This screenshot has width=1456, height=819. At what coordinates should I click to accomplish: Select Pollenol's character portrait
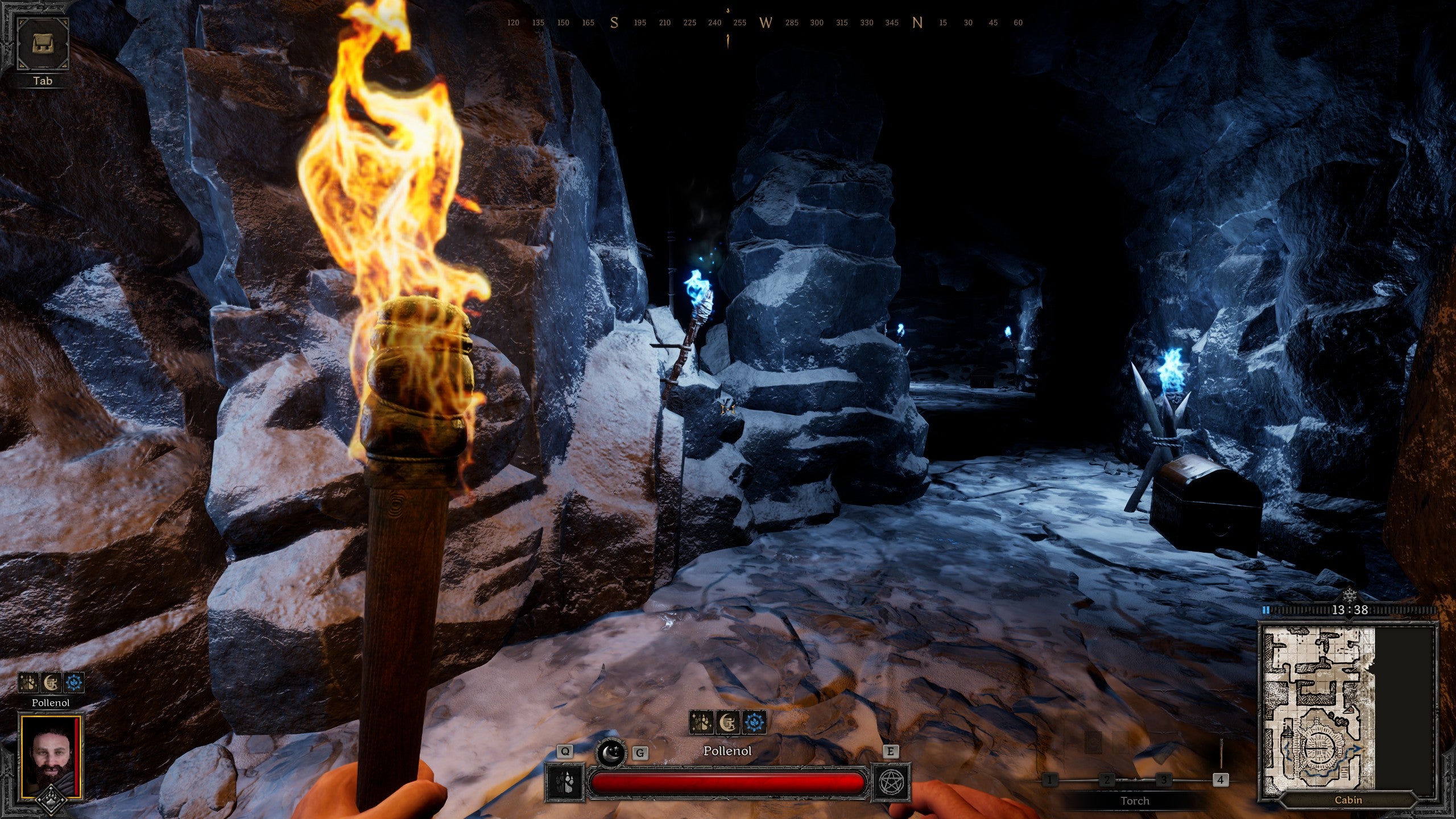50,756
